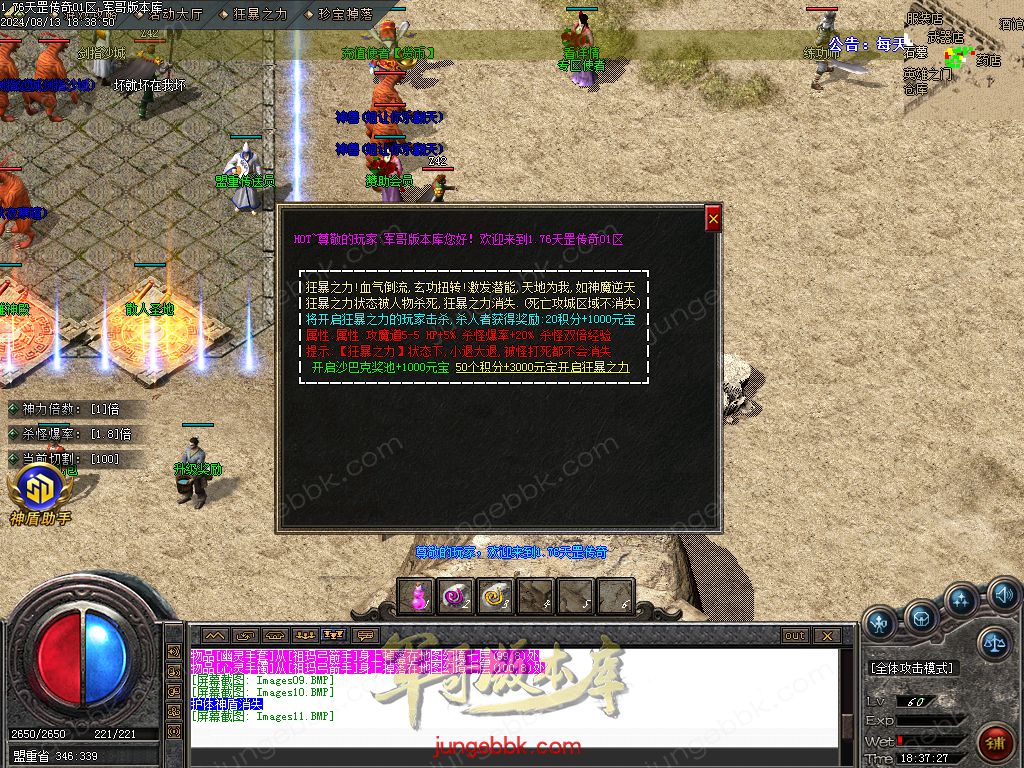Use the pink gourd potion in the hotbar
The image size is (1024, 768).
point(415,596)
